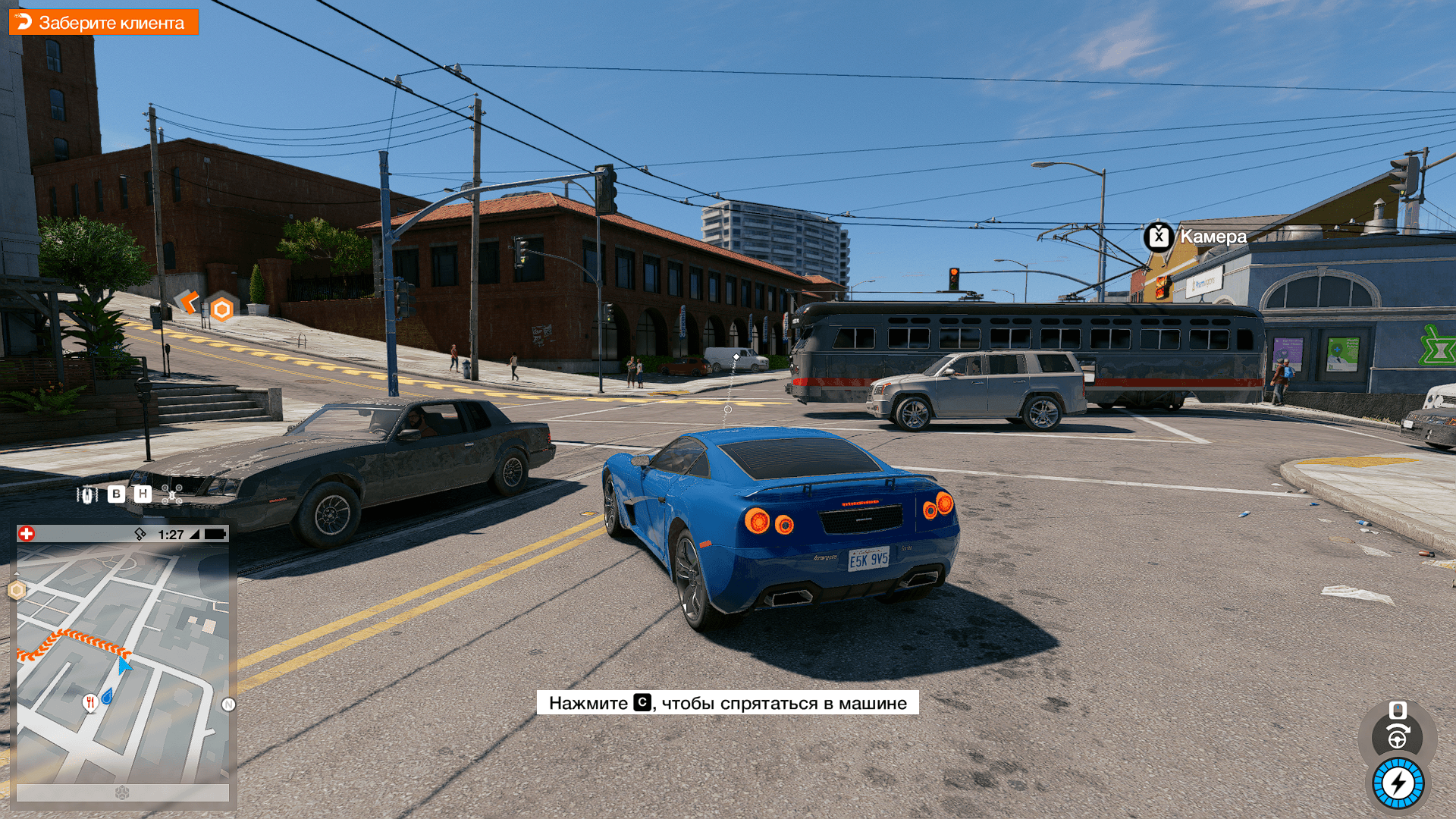Screen dimensions: 1456x819
Task: Click the orange route line on the minimap
Action: pos(76,639)
